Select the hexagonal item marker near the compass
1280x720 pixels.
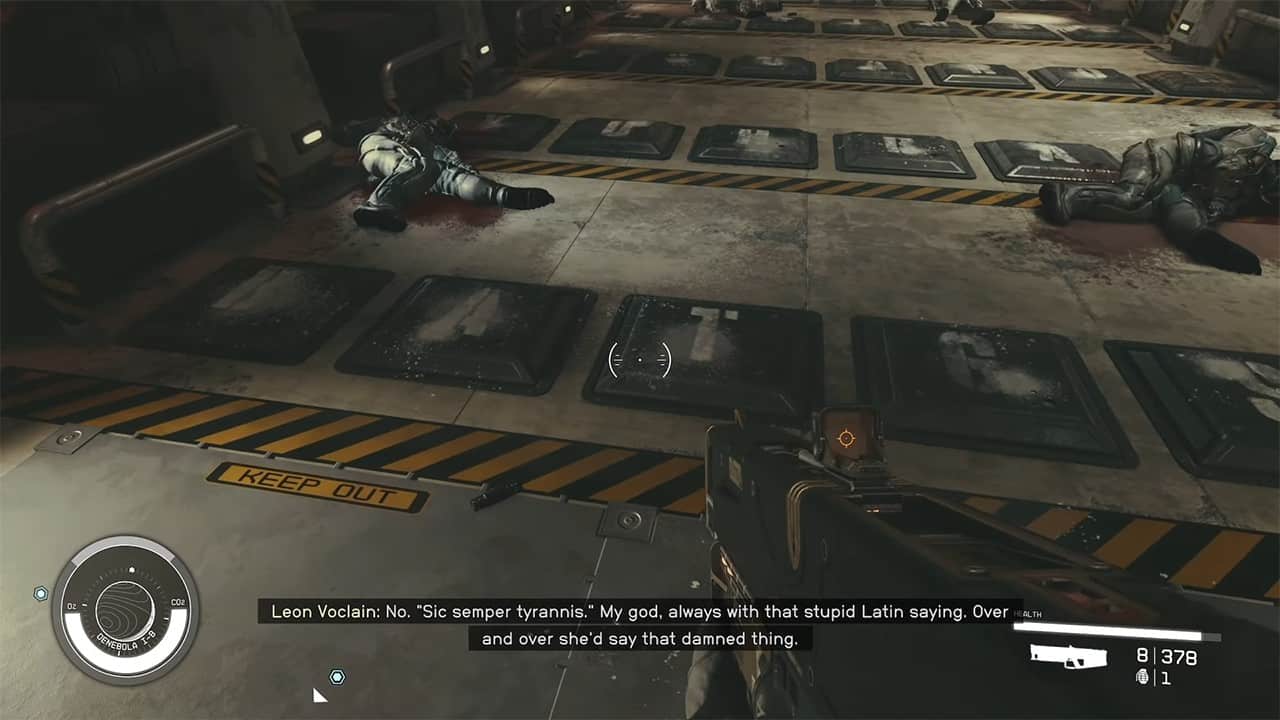(40, 593)
